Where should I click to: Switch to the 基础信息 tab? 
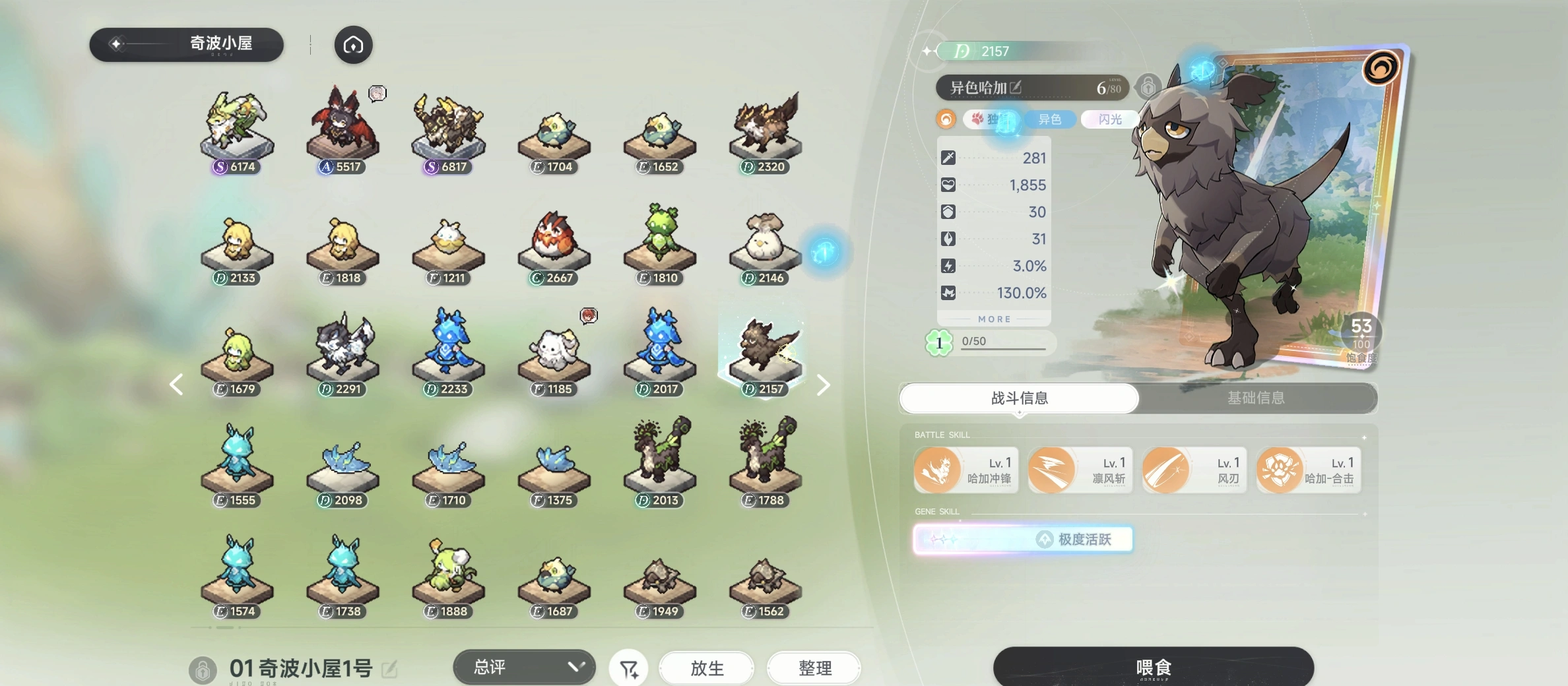(1255, 398)
